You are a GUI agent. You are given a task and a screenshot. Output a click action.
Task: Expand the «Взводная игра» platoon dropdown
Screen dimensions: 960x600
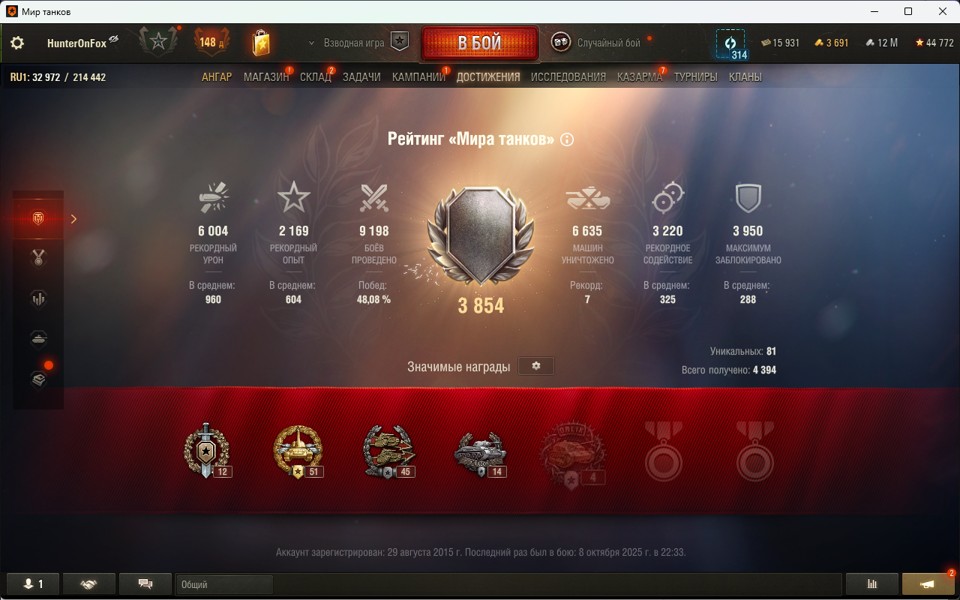coord(346,43)
